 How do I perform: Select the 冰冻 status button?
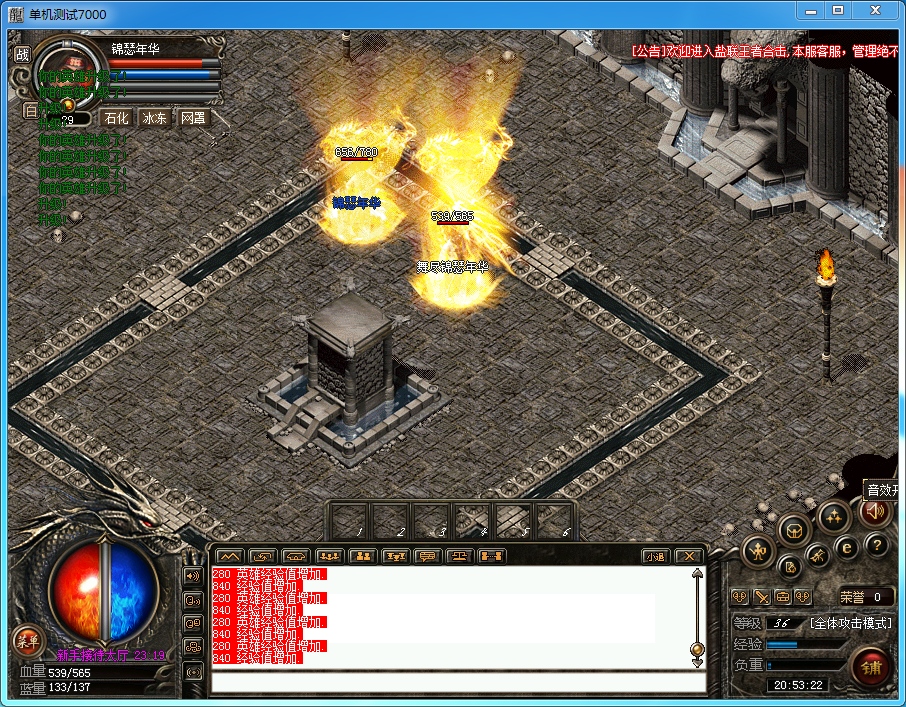pyautogui.click(x=155, y=118)
